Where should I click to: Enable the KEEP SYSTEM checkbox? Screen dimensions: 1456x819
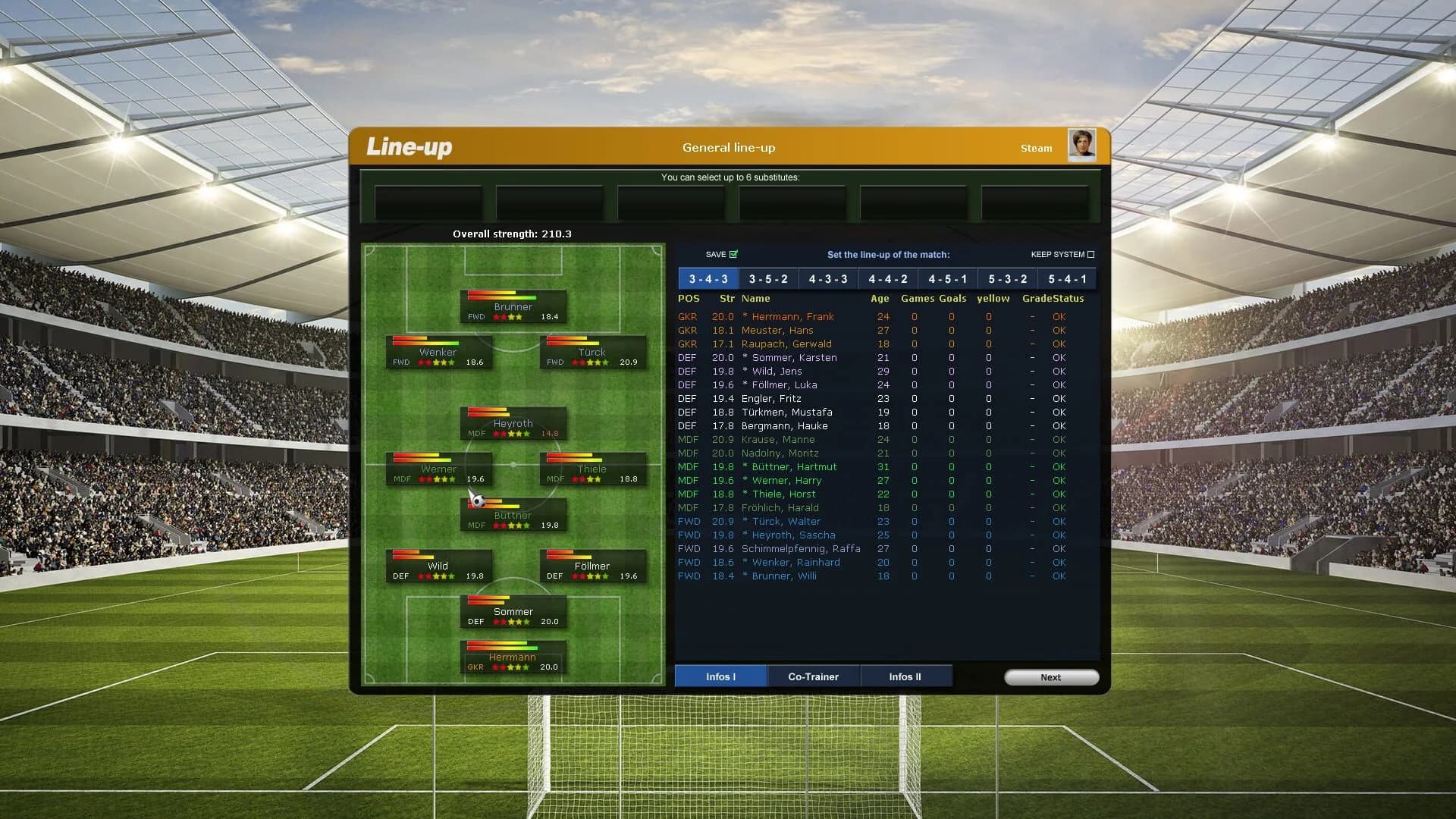coord(1092,254)
